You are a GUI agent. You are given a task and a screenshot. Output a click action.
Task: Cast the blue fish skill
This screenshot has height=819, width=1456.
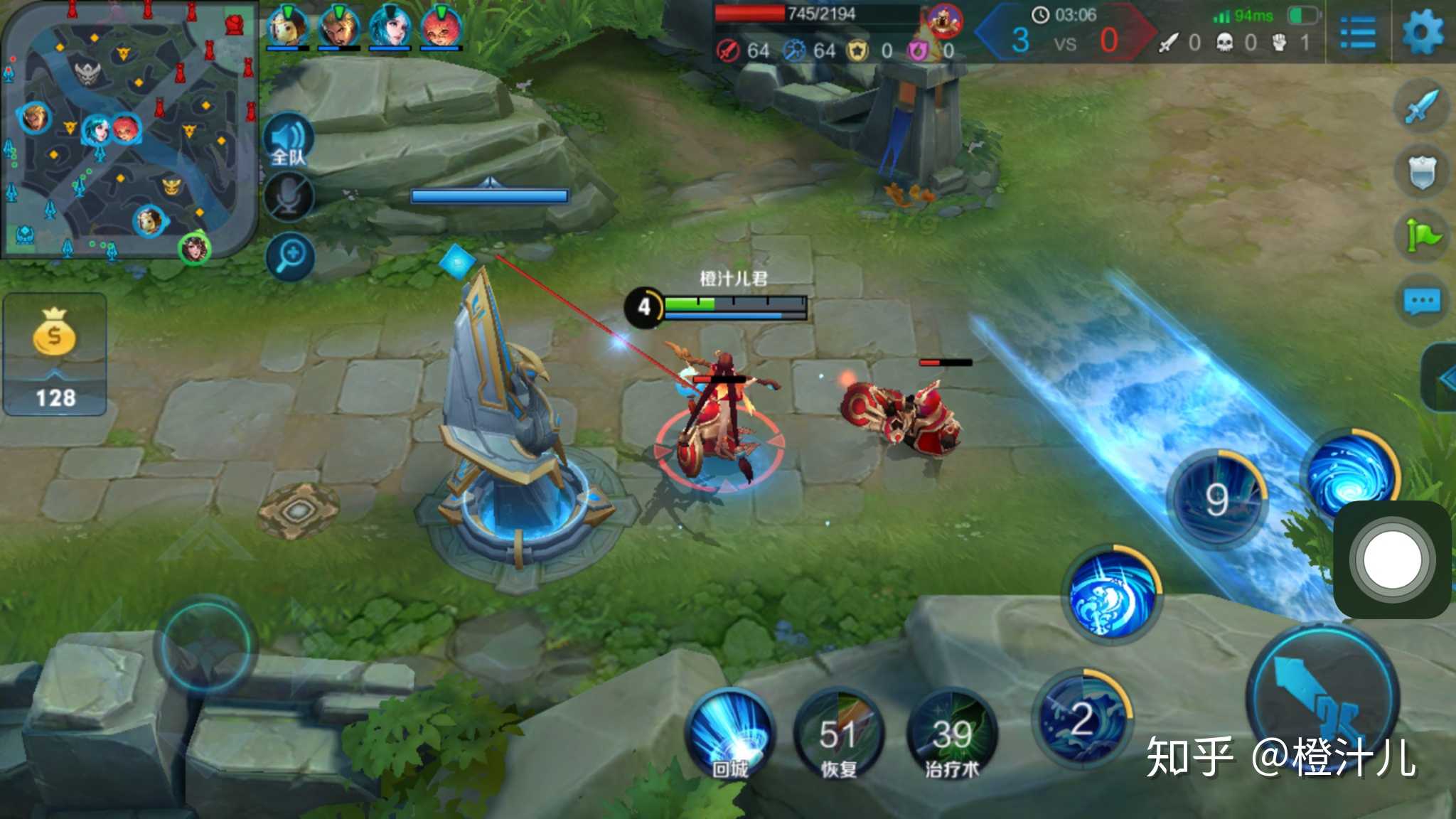point(1112,594)
